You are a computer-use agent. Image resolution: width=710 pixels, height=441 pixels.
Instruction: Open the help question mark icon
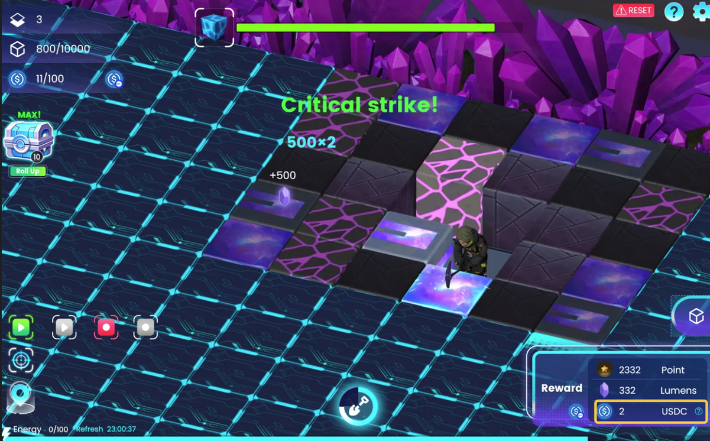674,11
